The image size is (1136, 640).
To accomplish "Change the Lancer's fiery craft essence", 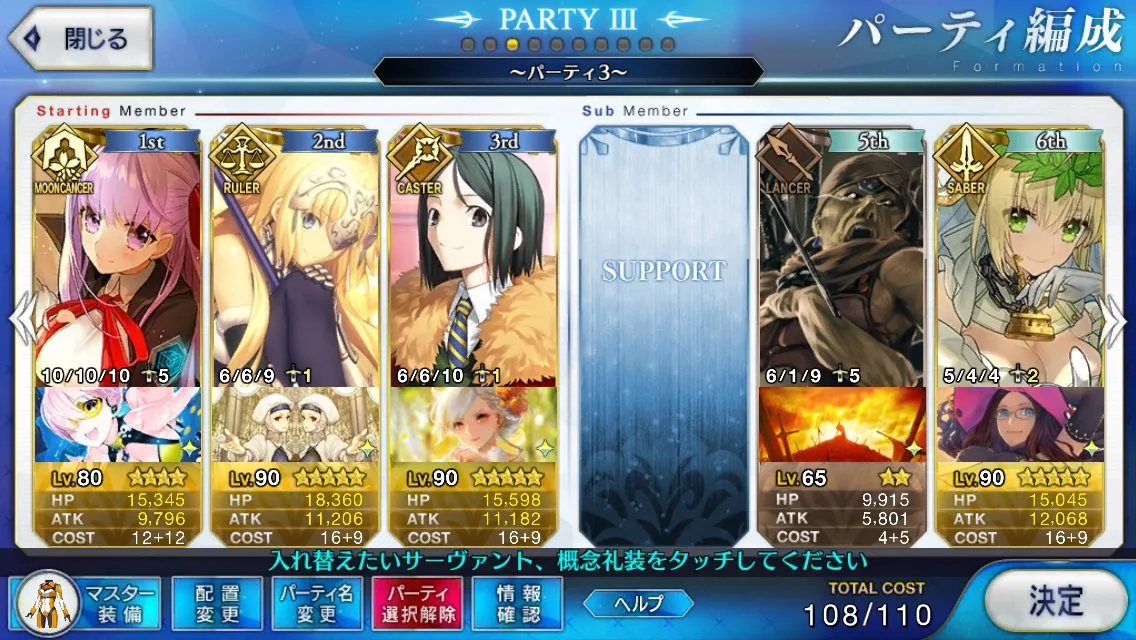I will (841, 424).
